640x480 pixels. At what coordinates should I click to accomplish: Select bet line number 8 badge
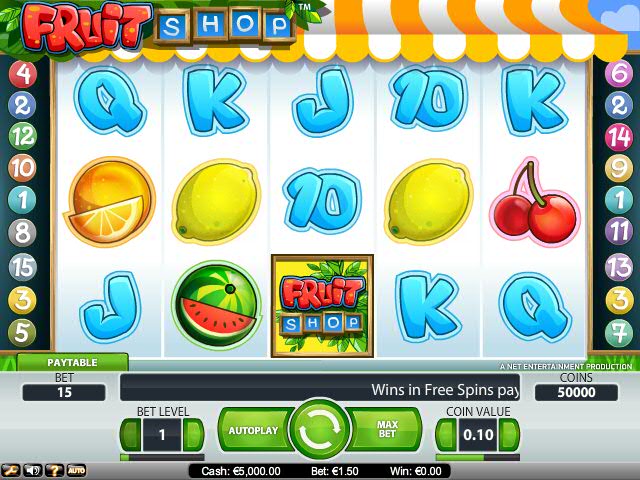[x=22, y=233]
